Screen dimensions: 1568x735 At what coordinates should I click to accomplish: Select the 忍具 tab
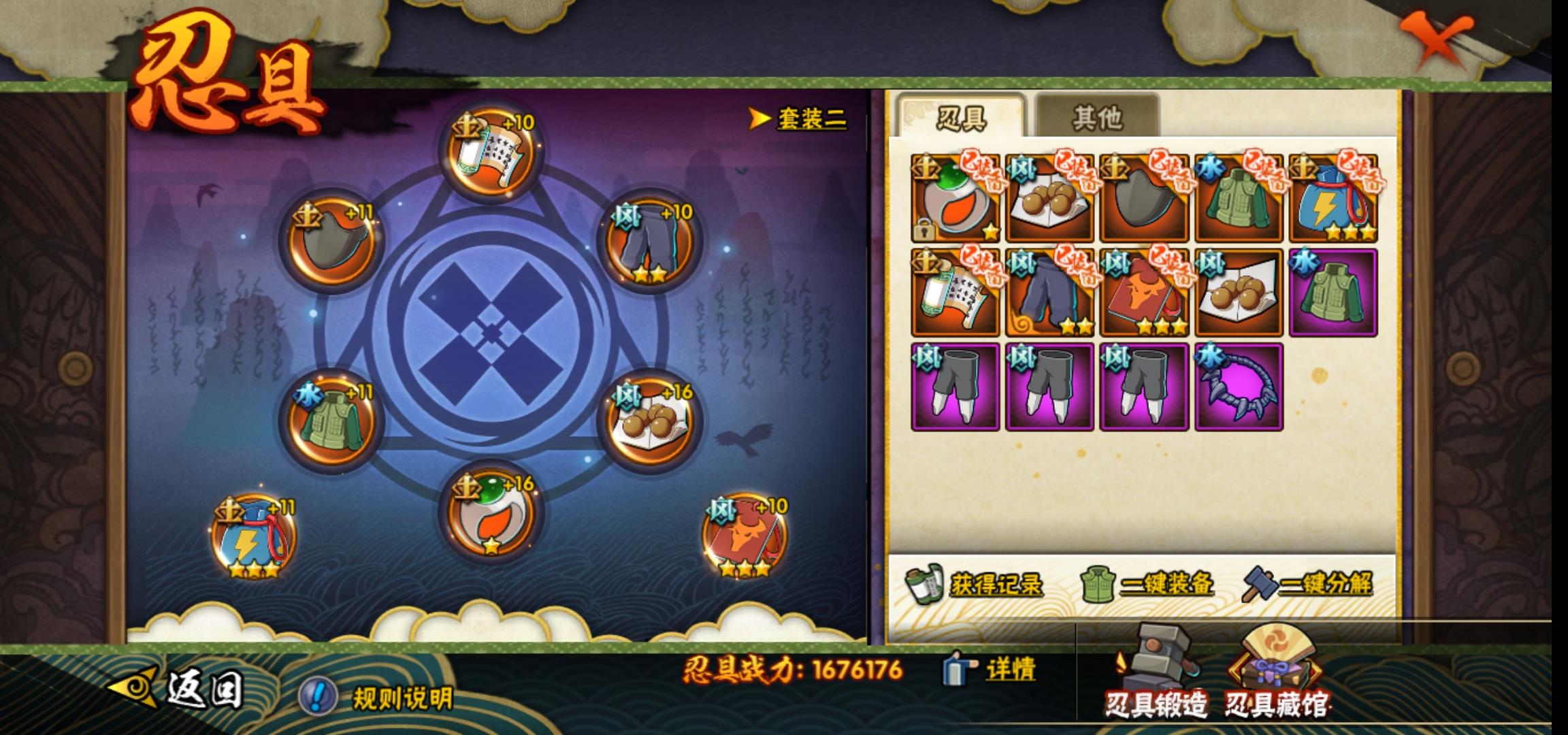coord(961,118)
